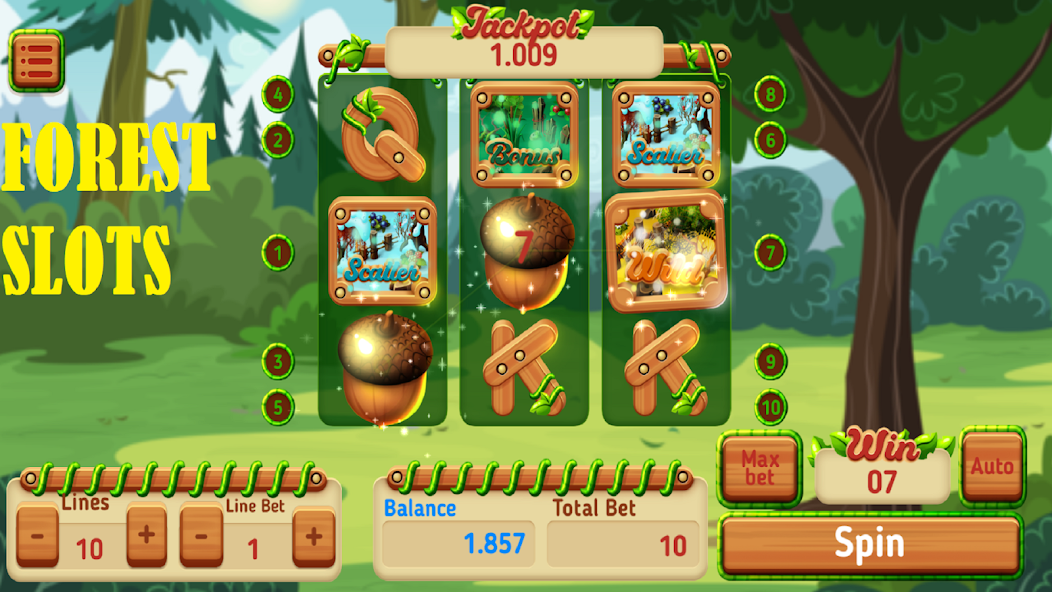Screen dimensions: 1052x592
Task: Show payline 10 marker
Action: [770, 407]
